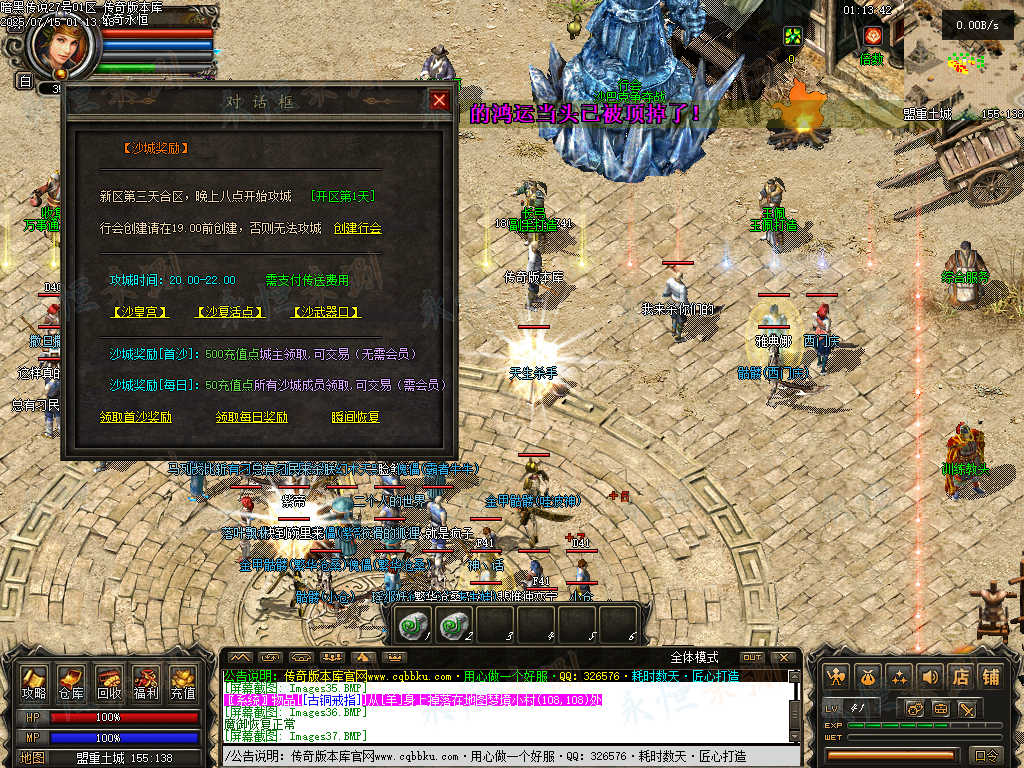1024x768 pixels.
Task: Open the 仓库 warehouse
Action: pyautogui.click(x=71, y=683)
